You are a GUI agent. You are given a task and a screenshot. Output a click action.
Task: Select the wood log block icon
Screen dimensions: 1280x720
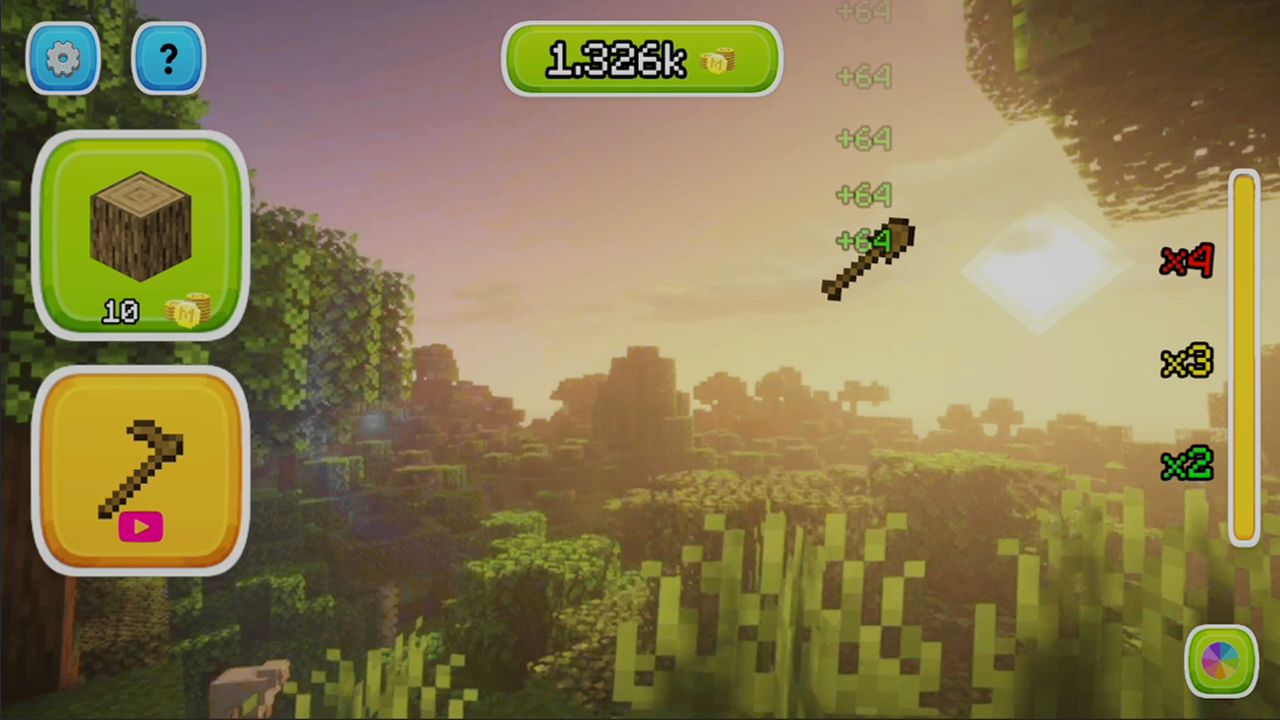pyautogui.click(x=140, y=225)
